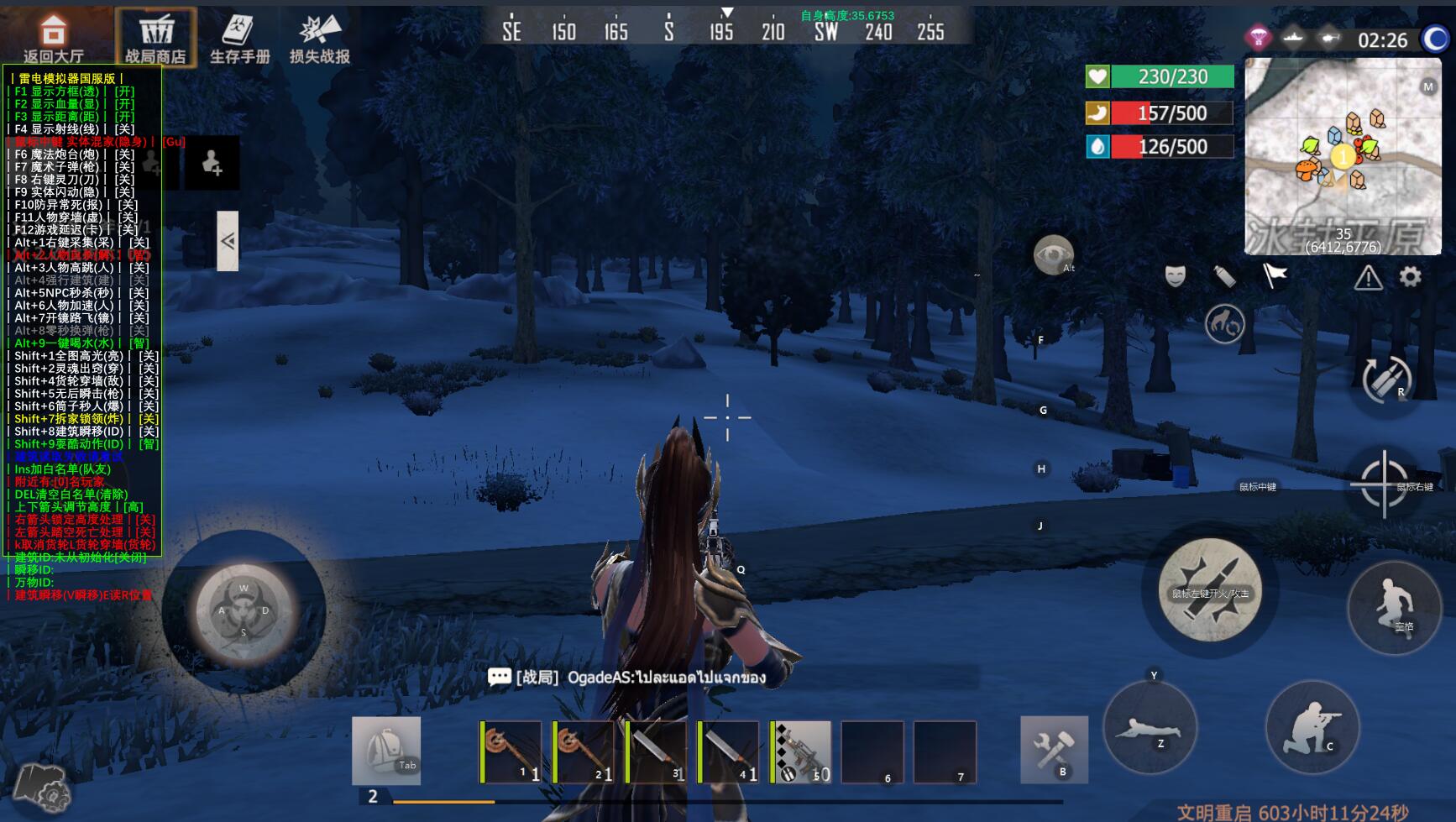Select the rifle in hotbar slot five

pyautogui.click(x=801, y=751)
